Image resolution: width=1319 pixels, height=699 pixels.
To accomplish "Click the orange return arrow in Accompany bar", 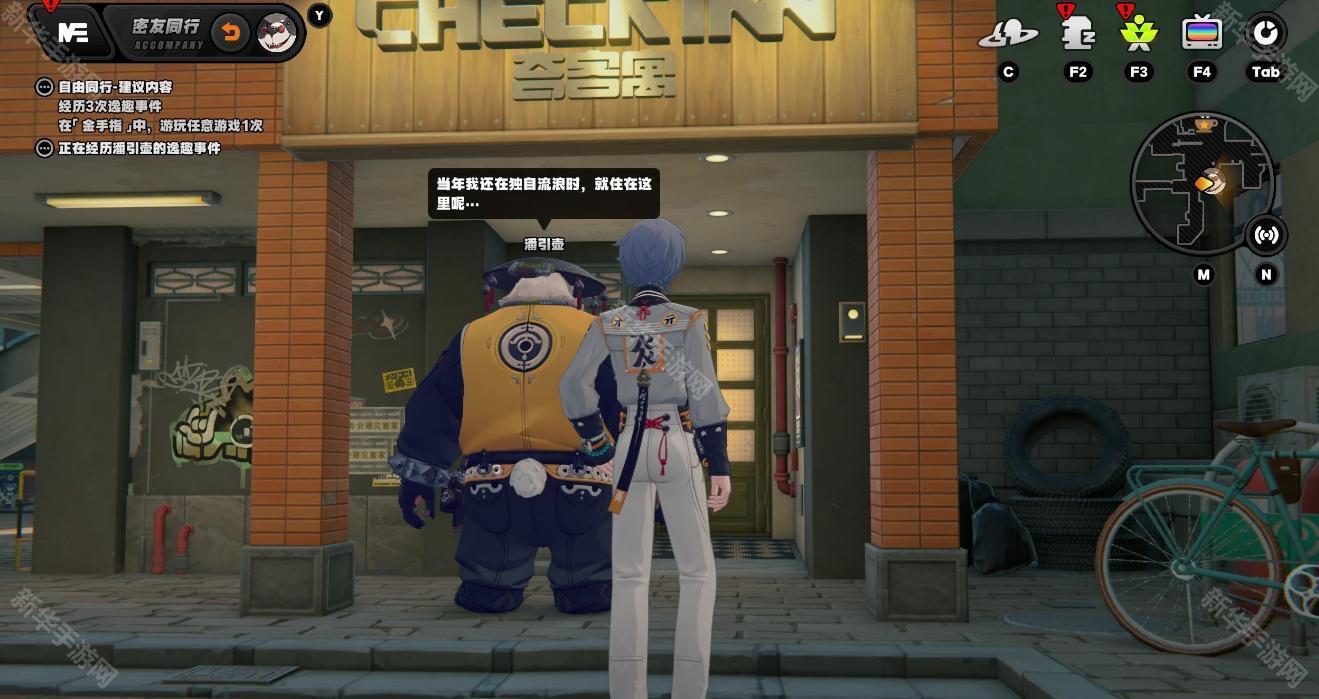I will pyautogui.click(x=230, y=33).
